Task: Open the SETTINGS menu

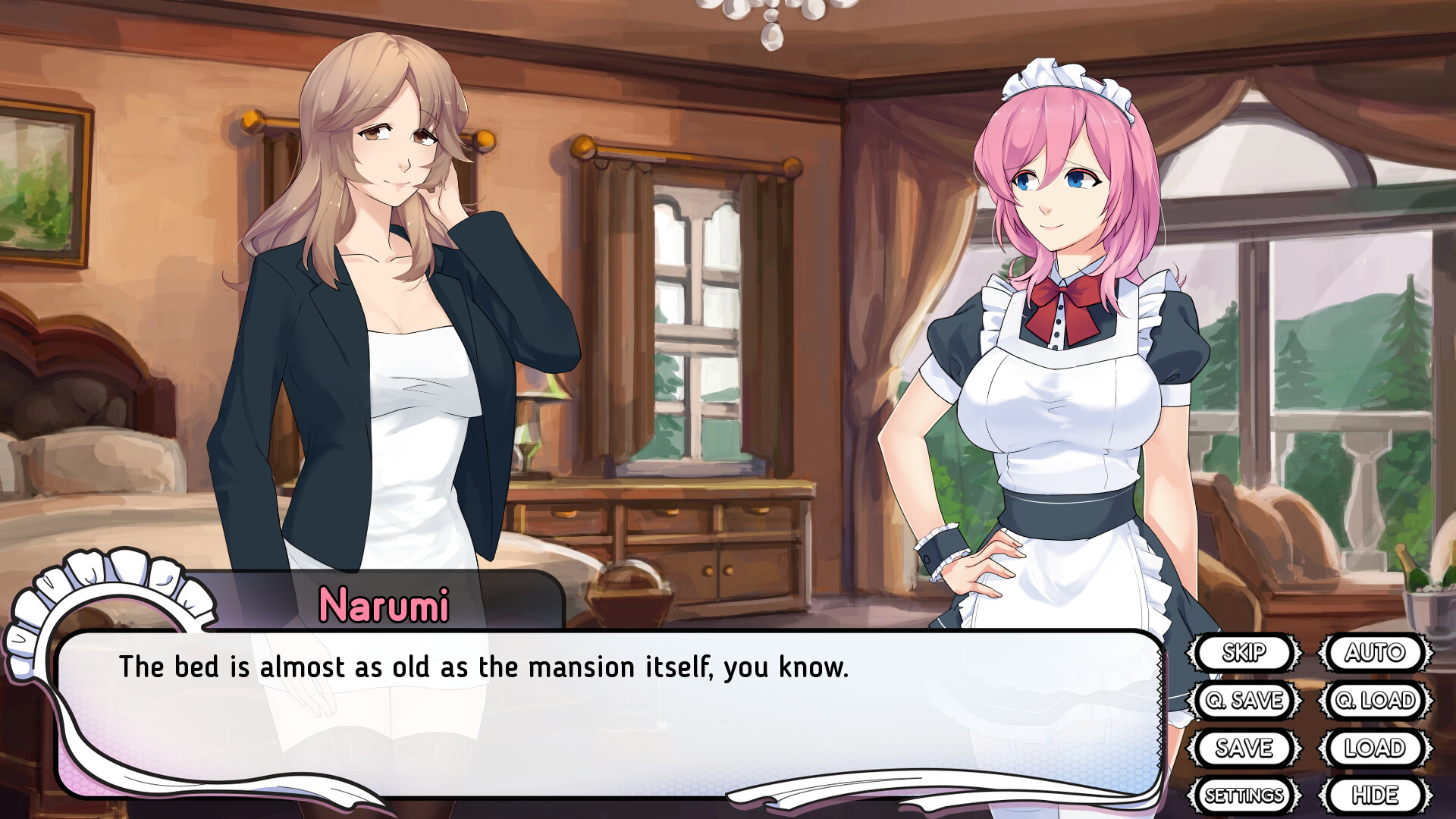Action: click(1244, 795)
